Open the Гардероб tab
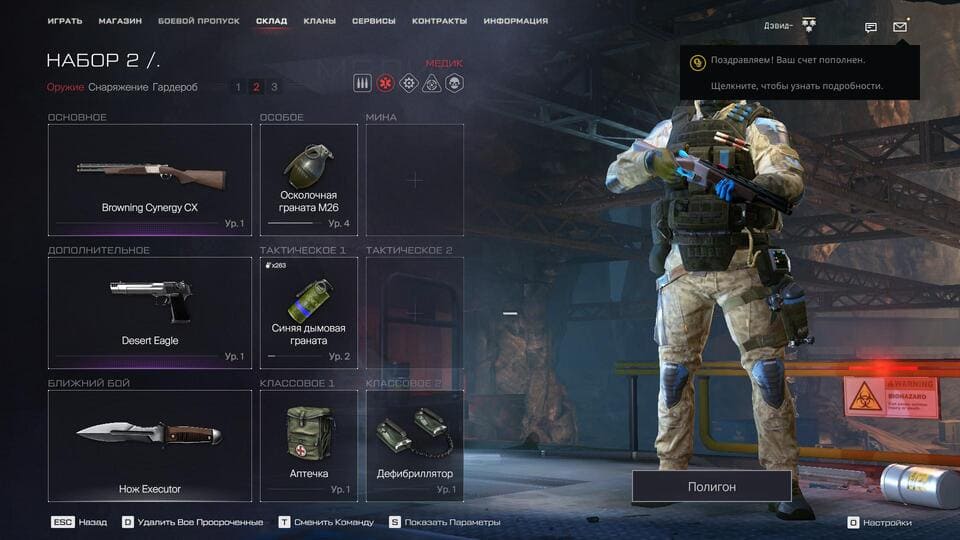 pos(175,87)
